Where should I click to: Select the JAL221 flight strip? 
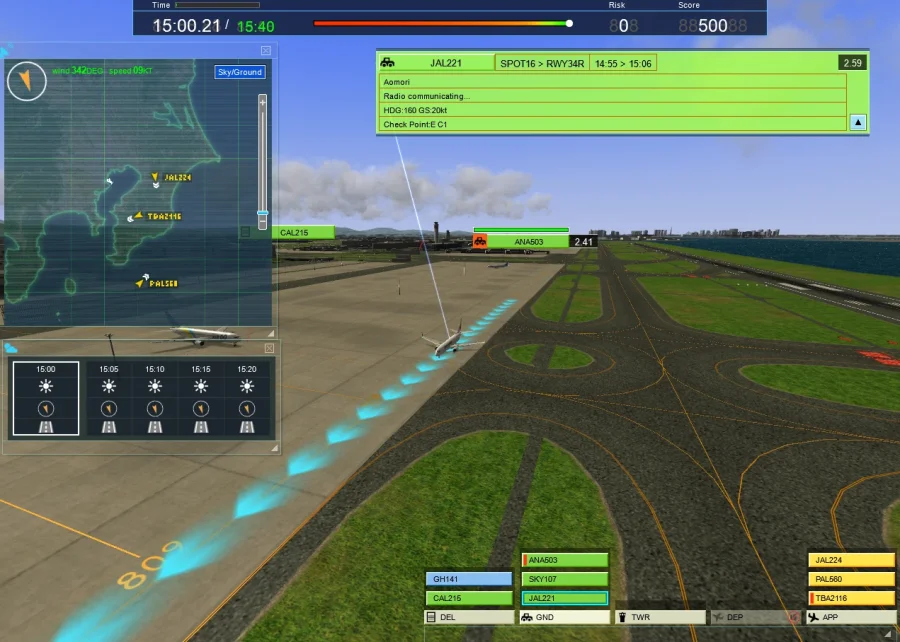coord(565,598)
